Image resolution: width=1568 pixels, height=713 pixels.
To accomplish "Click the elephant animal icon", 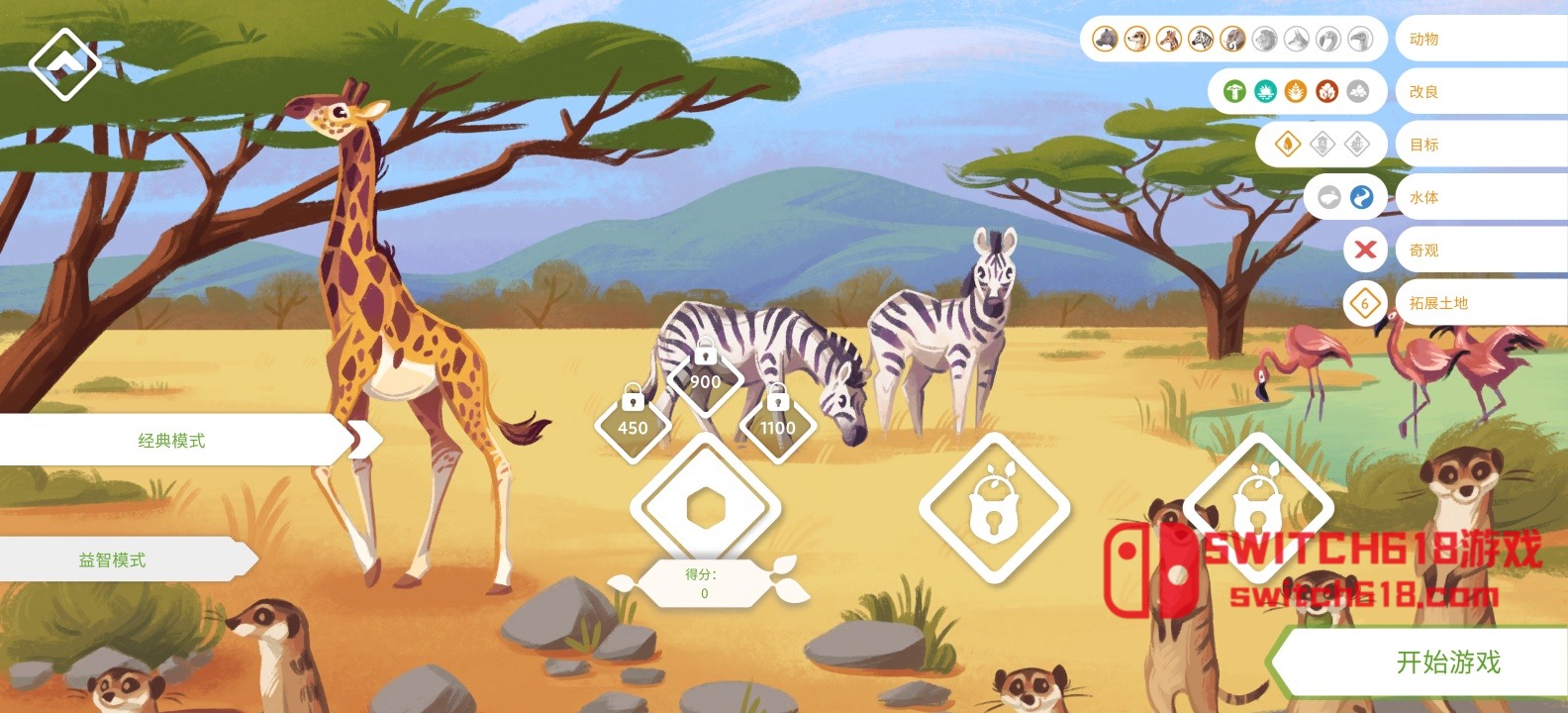I will pyautogui.click(x=1232, y=40).
